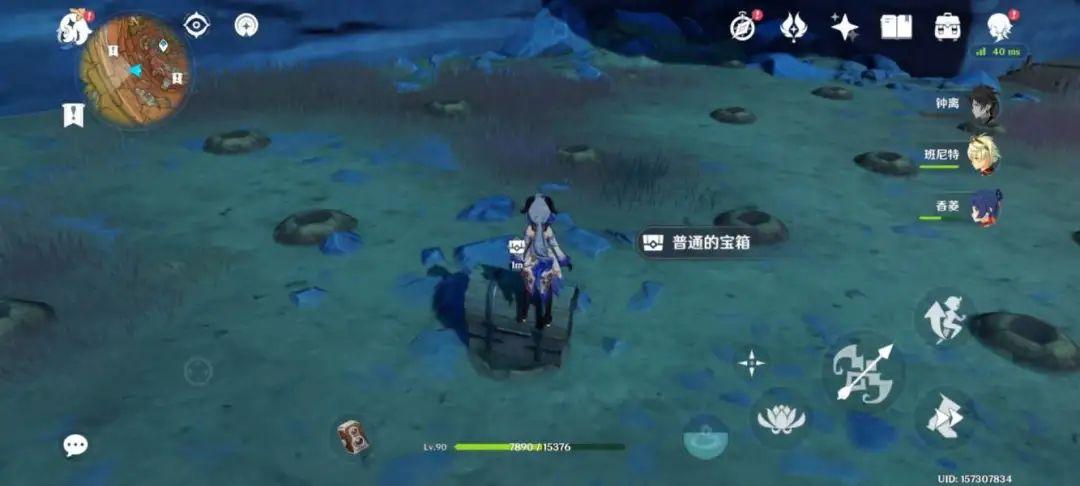Open the Paimon menu icon
The image size is (1080, 486).
[73, 28]
